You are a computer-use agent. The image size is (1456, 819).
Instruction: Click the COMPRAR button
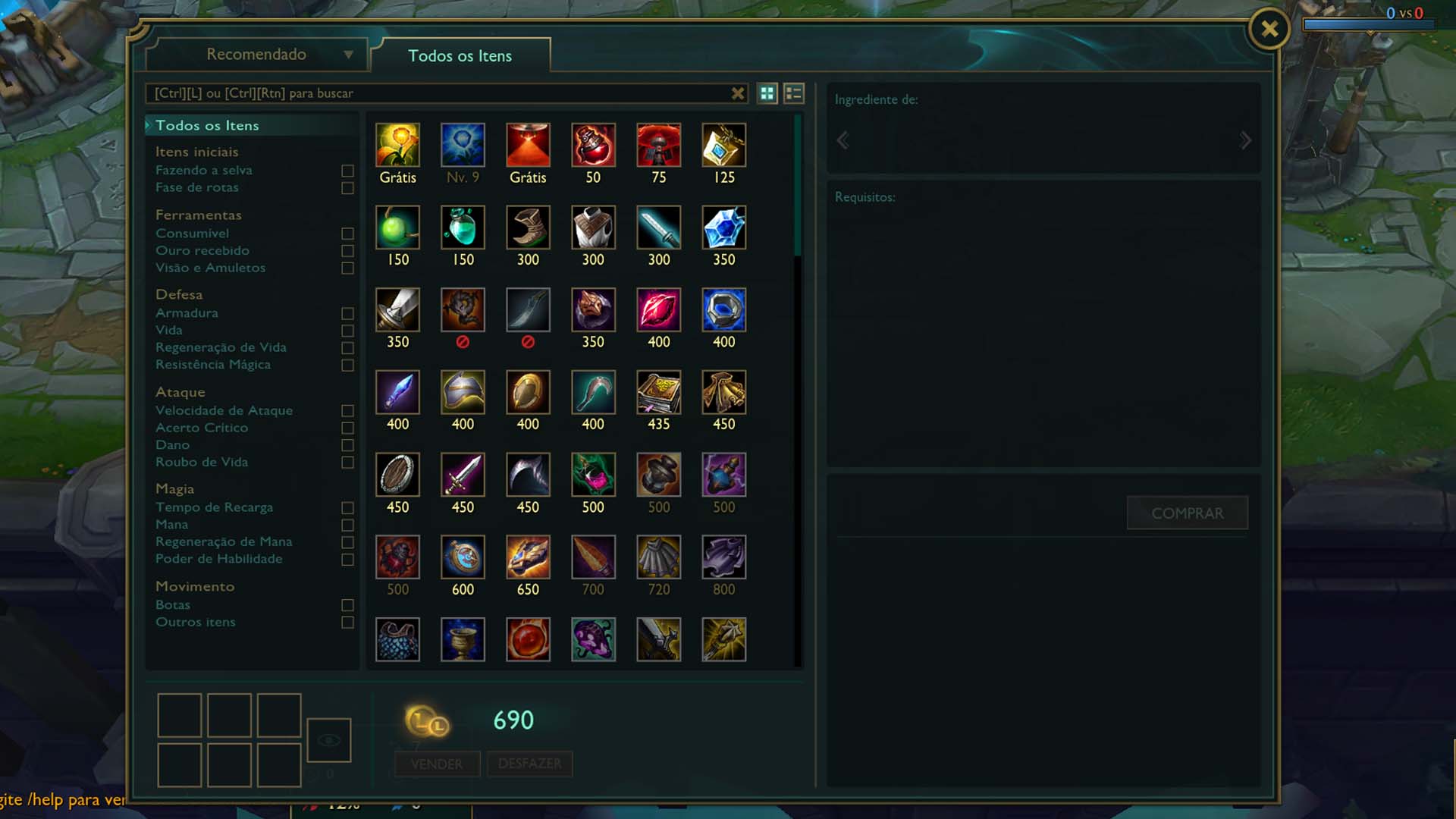1187,513
